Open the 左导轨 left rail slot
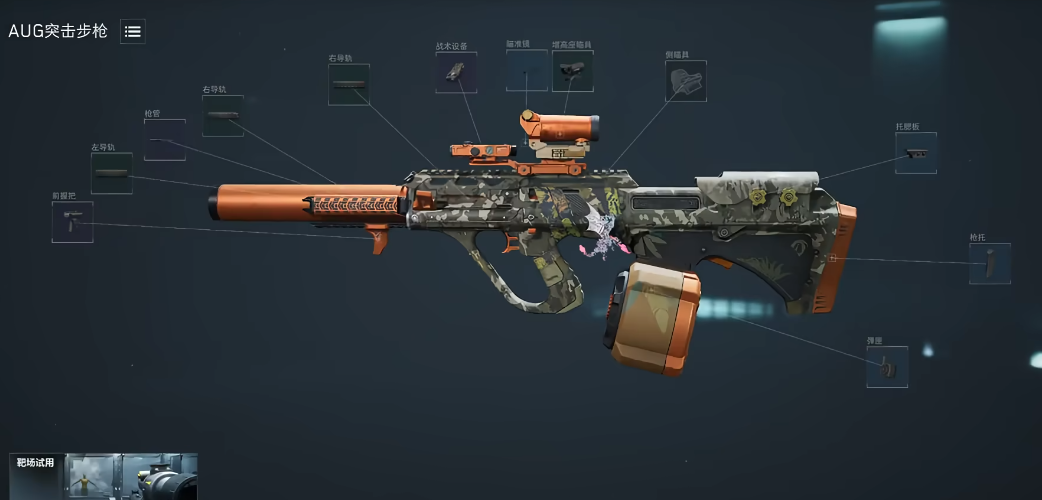Viewport: 1042px width, 500px height. (x=112, y=173)
